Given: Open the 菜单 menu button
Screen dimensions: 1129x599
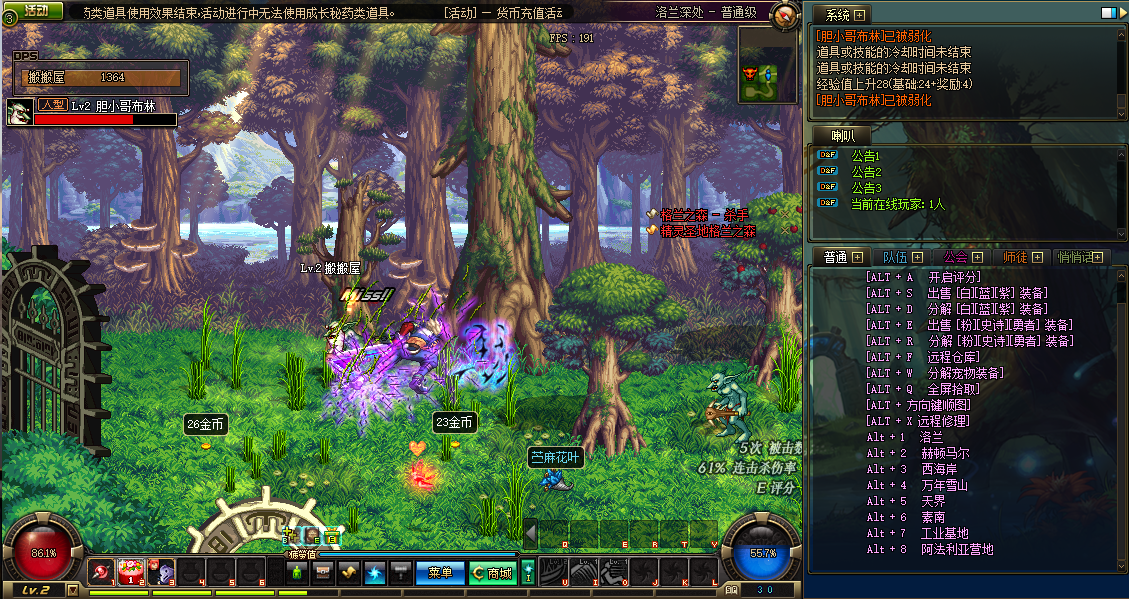Looking at the screenshot, I should (440, 573).
